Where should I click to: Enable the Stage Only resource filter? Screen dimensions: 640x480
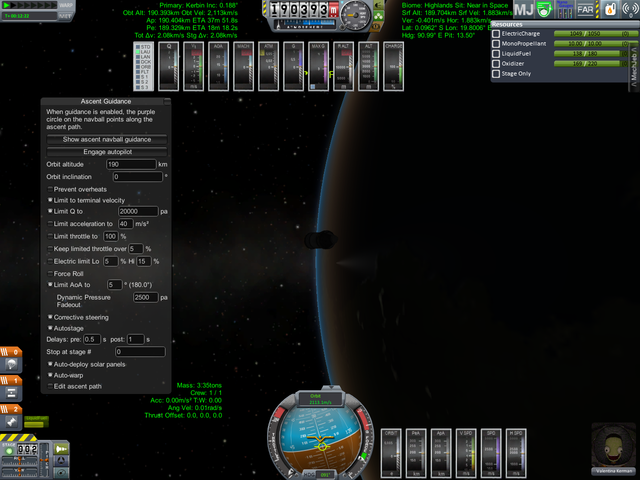(498, 73)
